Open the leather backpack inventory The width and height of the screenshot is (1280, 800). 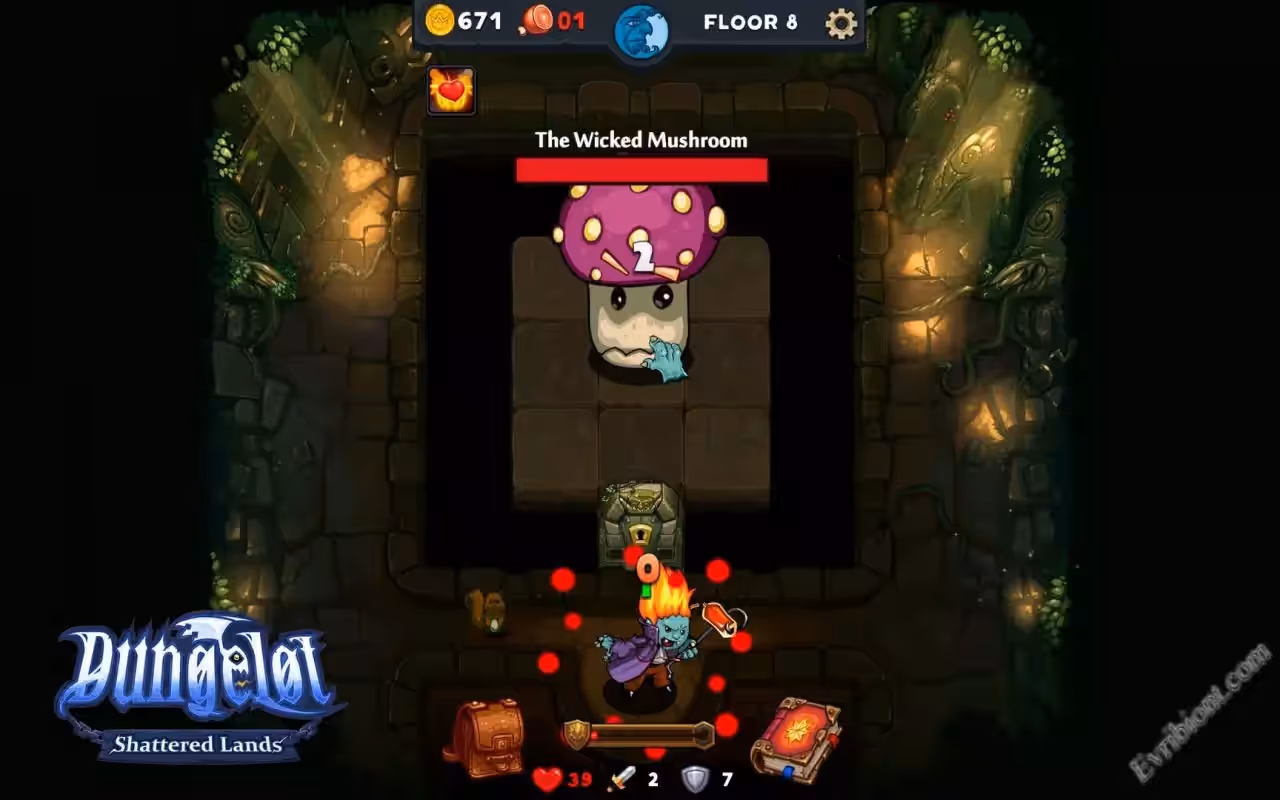483,736
